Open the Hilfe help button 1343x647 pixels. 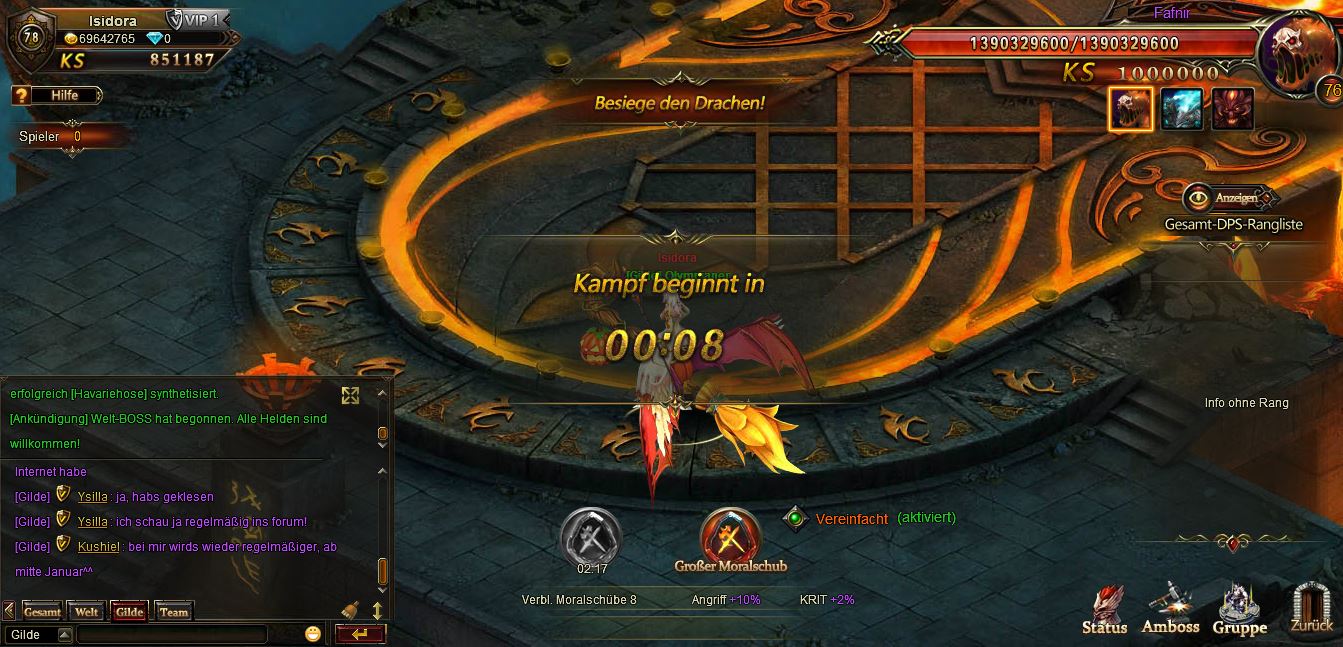point(58,95)
